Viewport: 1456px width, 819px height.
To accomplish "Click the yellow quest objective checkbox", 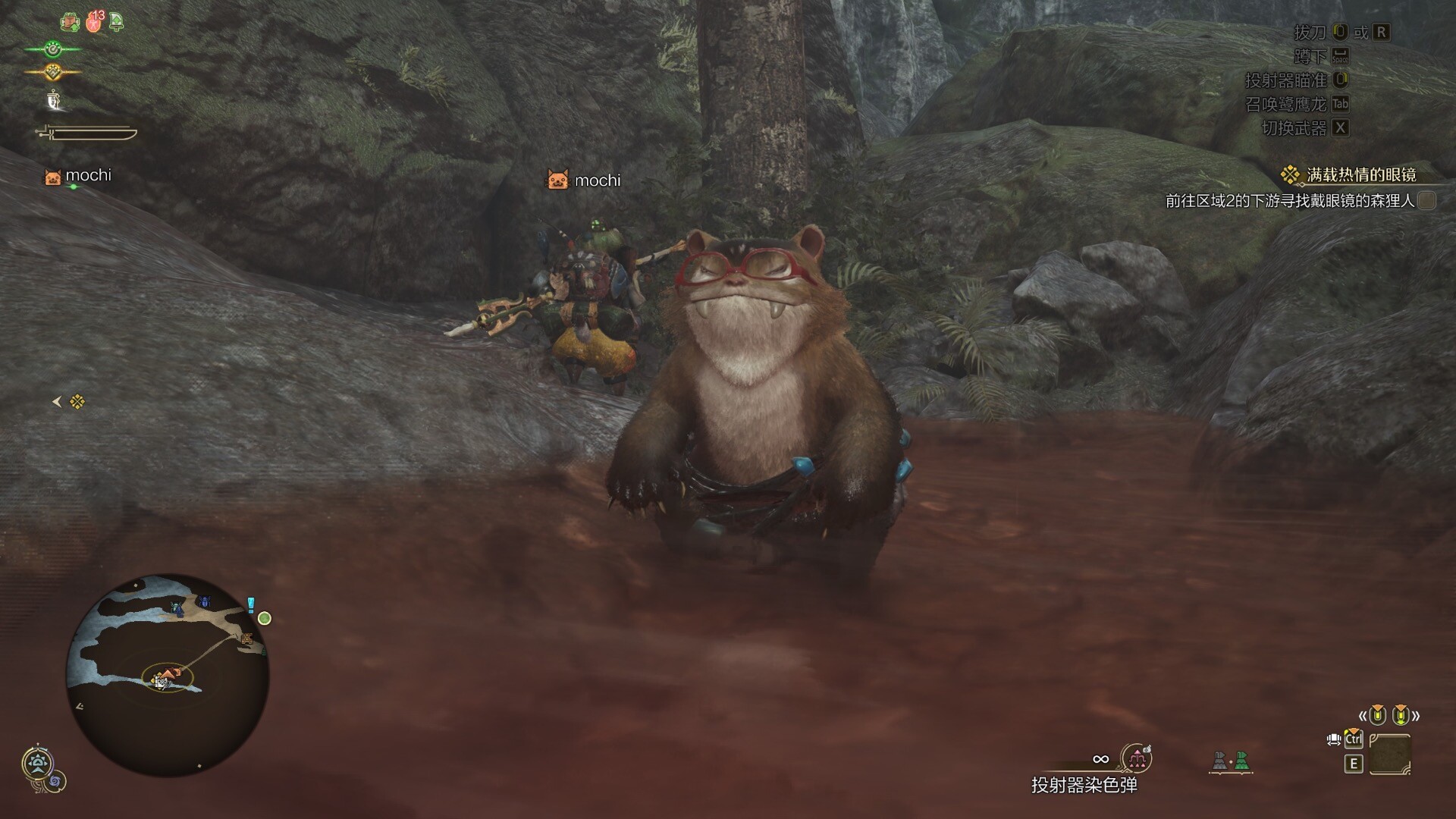I will [1426, 200].
